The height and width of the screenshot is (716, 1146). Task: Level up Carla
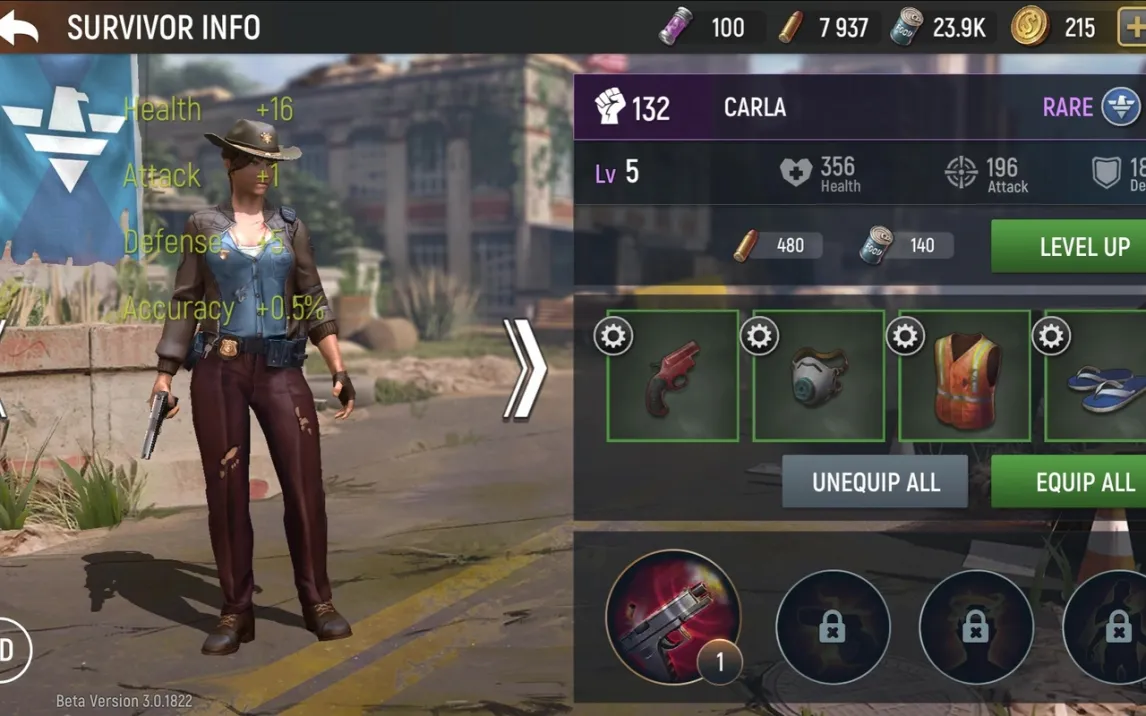(1067, 247)
